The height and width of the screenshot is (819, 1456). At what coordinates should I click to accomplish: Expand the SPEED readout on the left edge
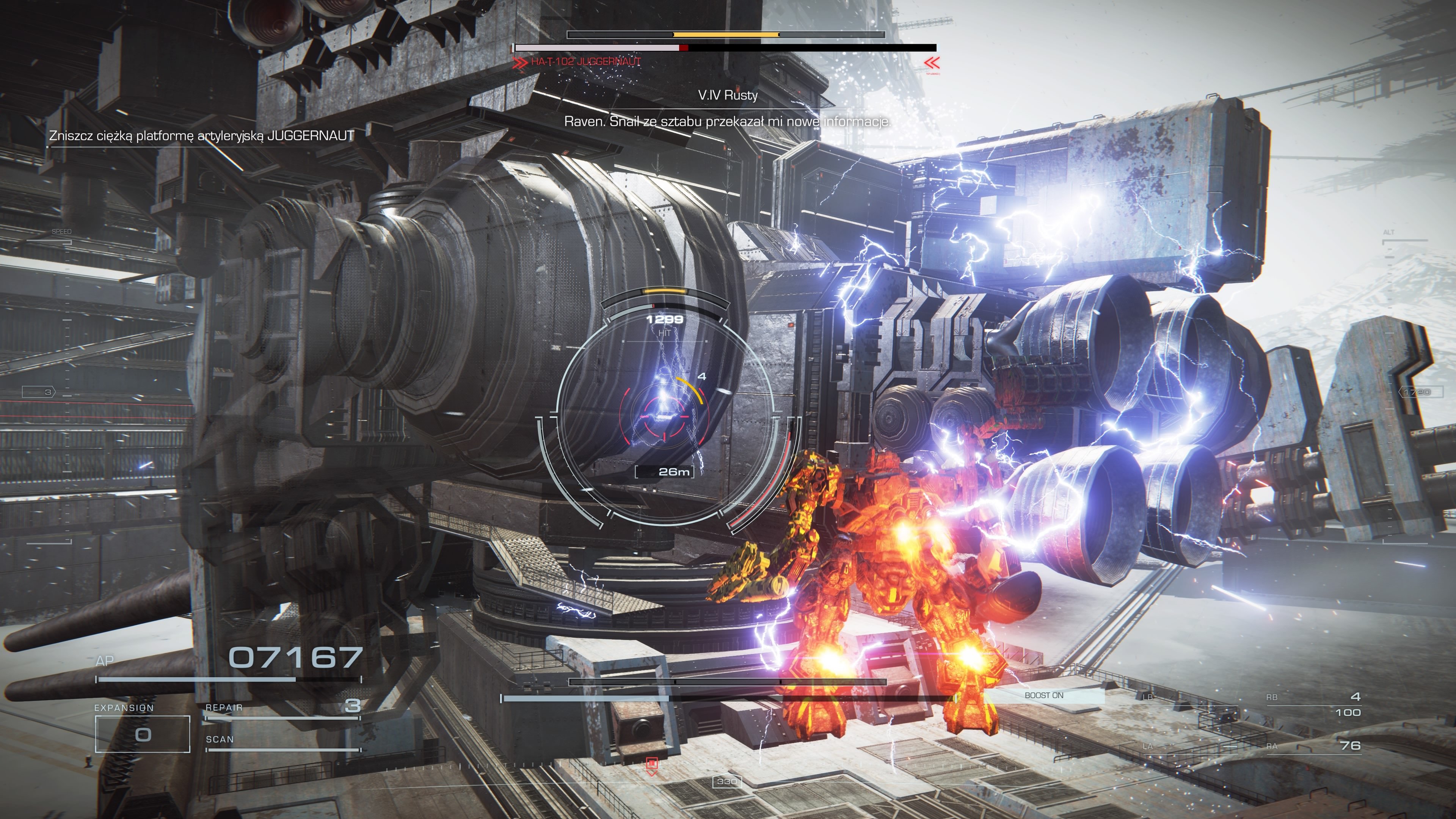[x=61, y=232]
